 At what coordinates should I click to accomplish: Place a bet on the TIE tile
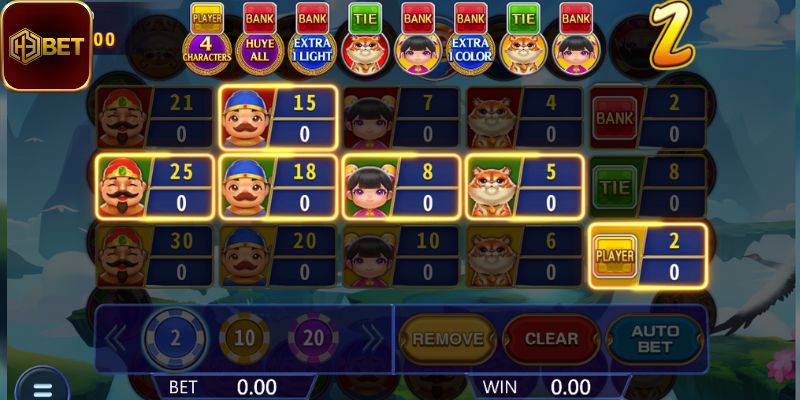(647, 186)
